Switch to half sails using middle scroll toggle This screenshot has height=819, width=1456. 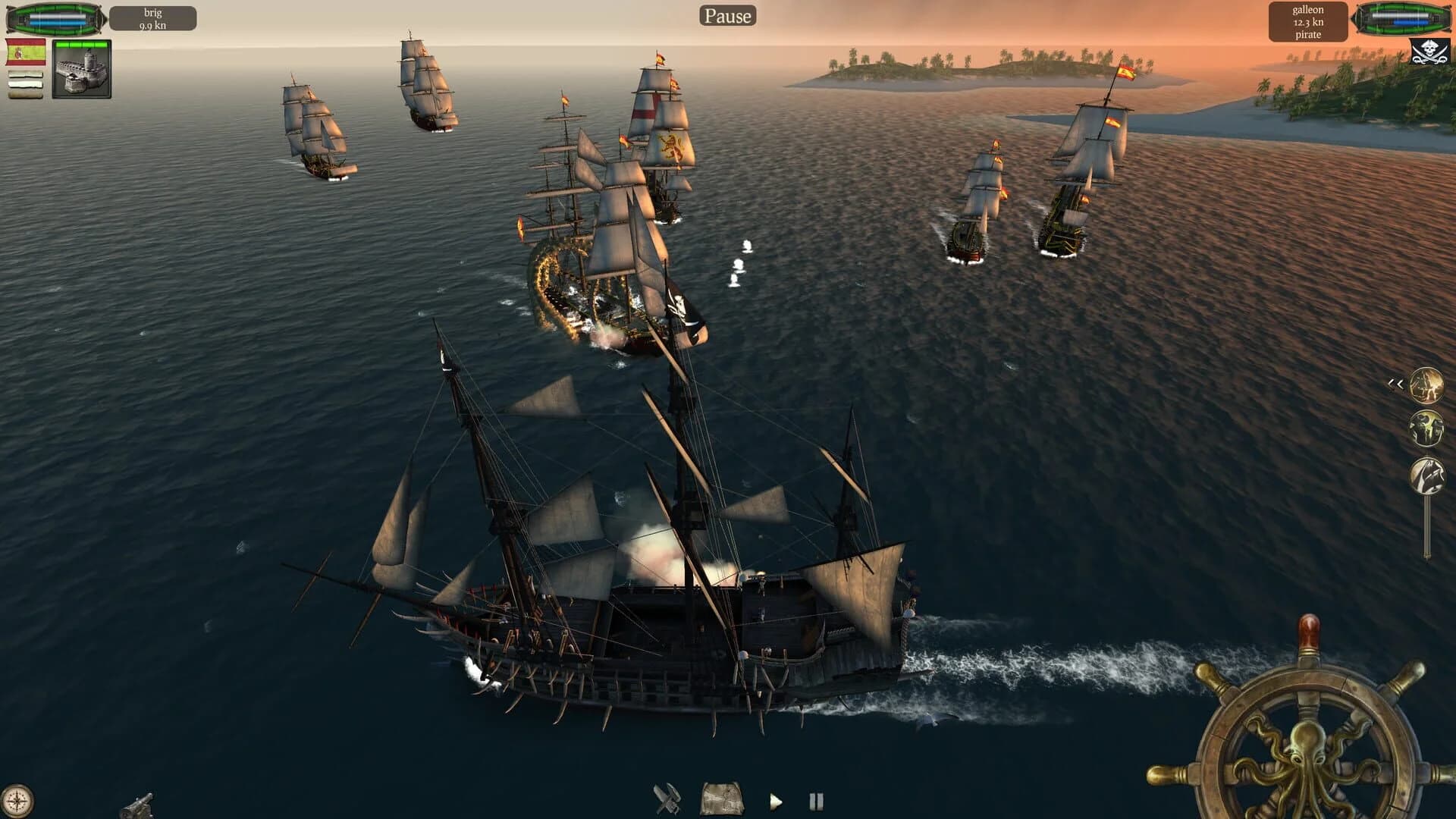[25, 85]
